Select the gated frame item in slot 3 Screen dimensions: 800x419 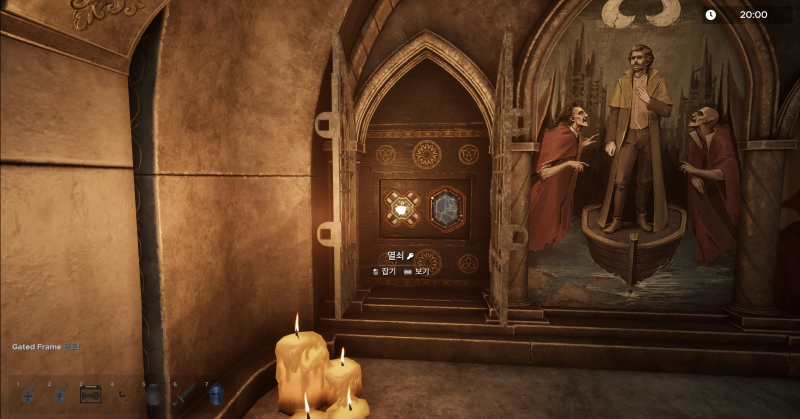[x=91, y=394]
